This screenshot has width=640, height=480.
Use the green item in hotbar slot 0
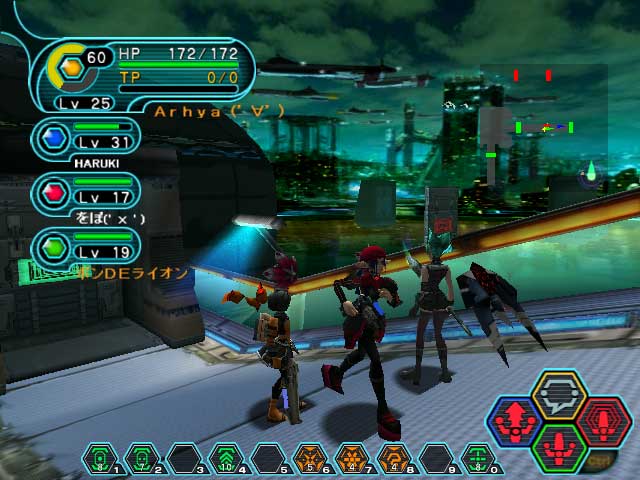(478, 460)
